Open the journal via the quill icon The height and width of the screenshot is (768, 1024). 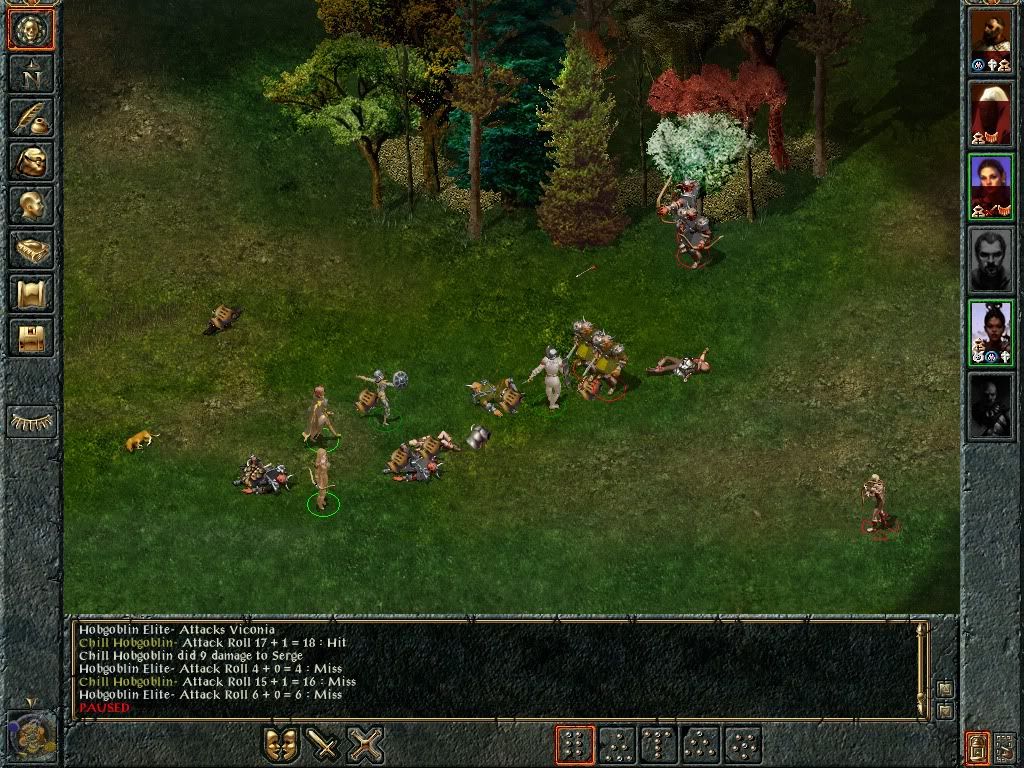31,117
